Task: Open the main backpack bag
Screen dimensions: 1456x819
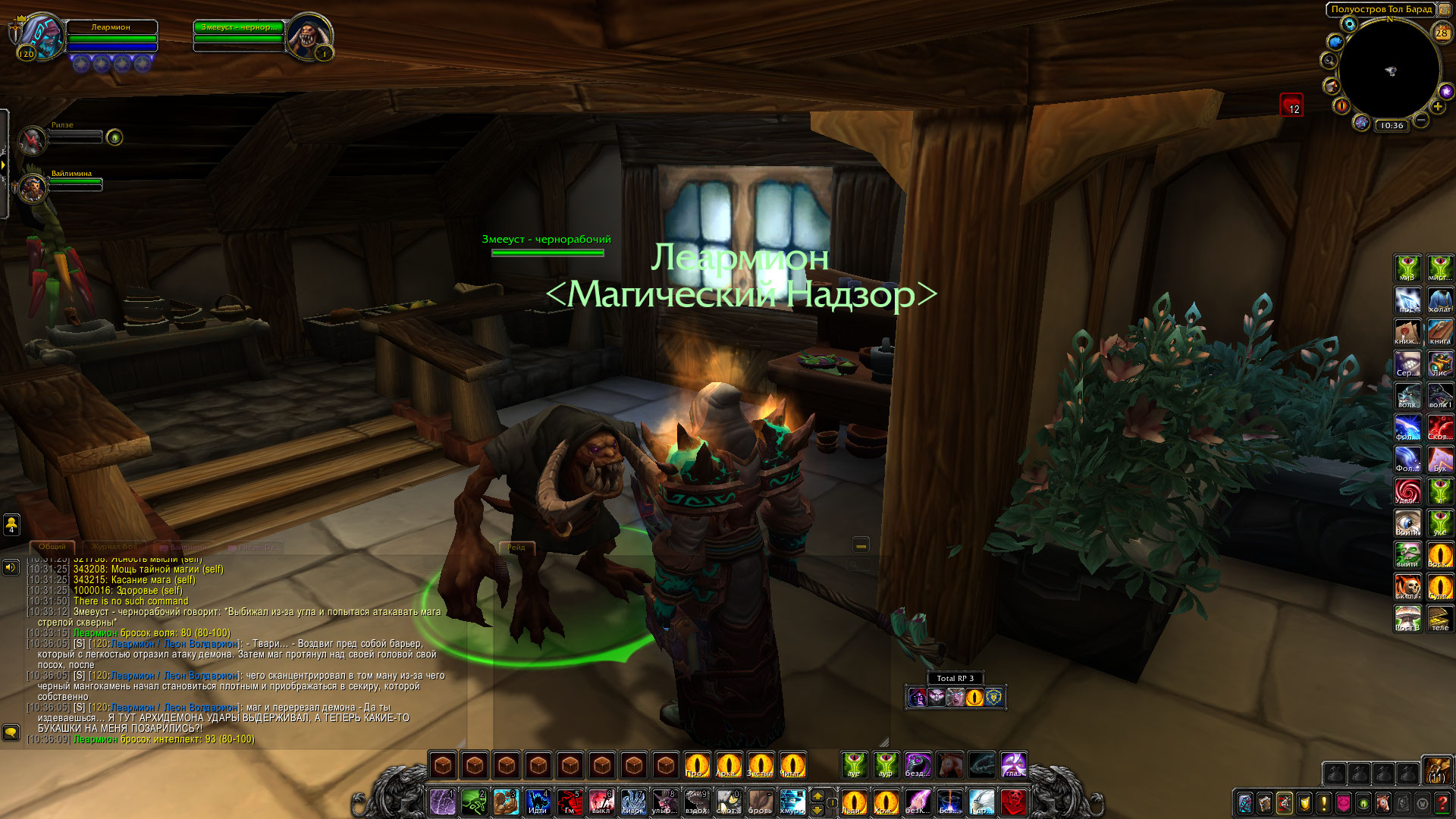Action: (x=1436, y=770)
